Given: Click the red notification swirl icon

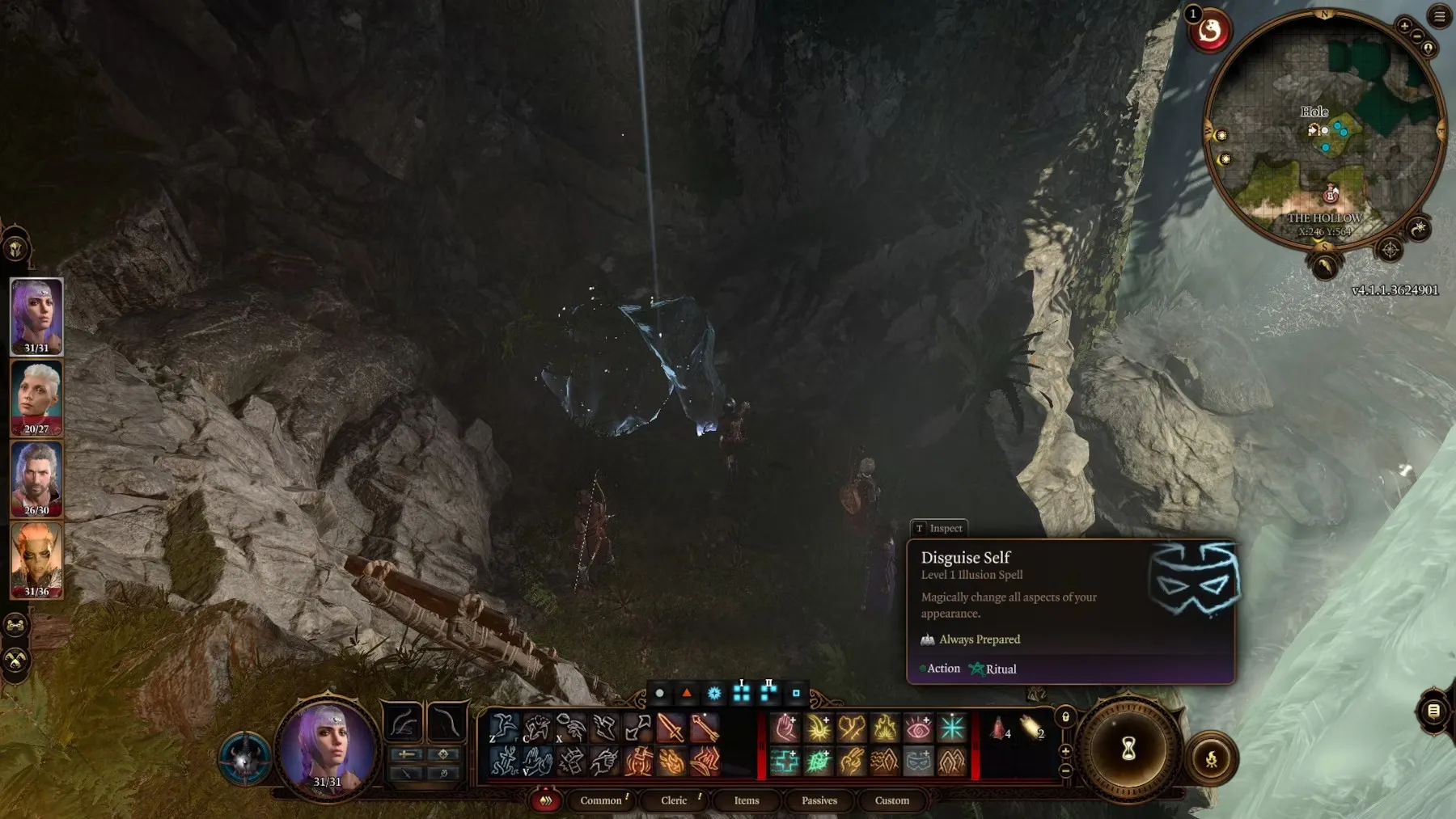Looking at the screenshot, I should [1209, 32].
